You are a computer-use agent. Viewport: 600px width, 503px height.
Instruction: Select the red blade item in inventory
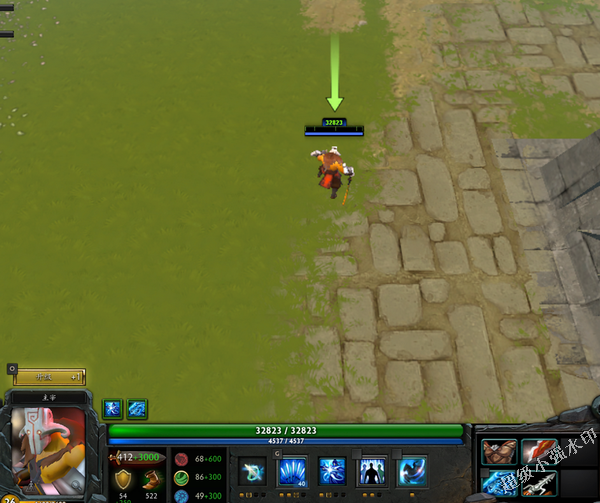pos(538,452)
